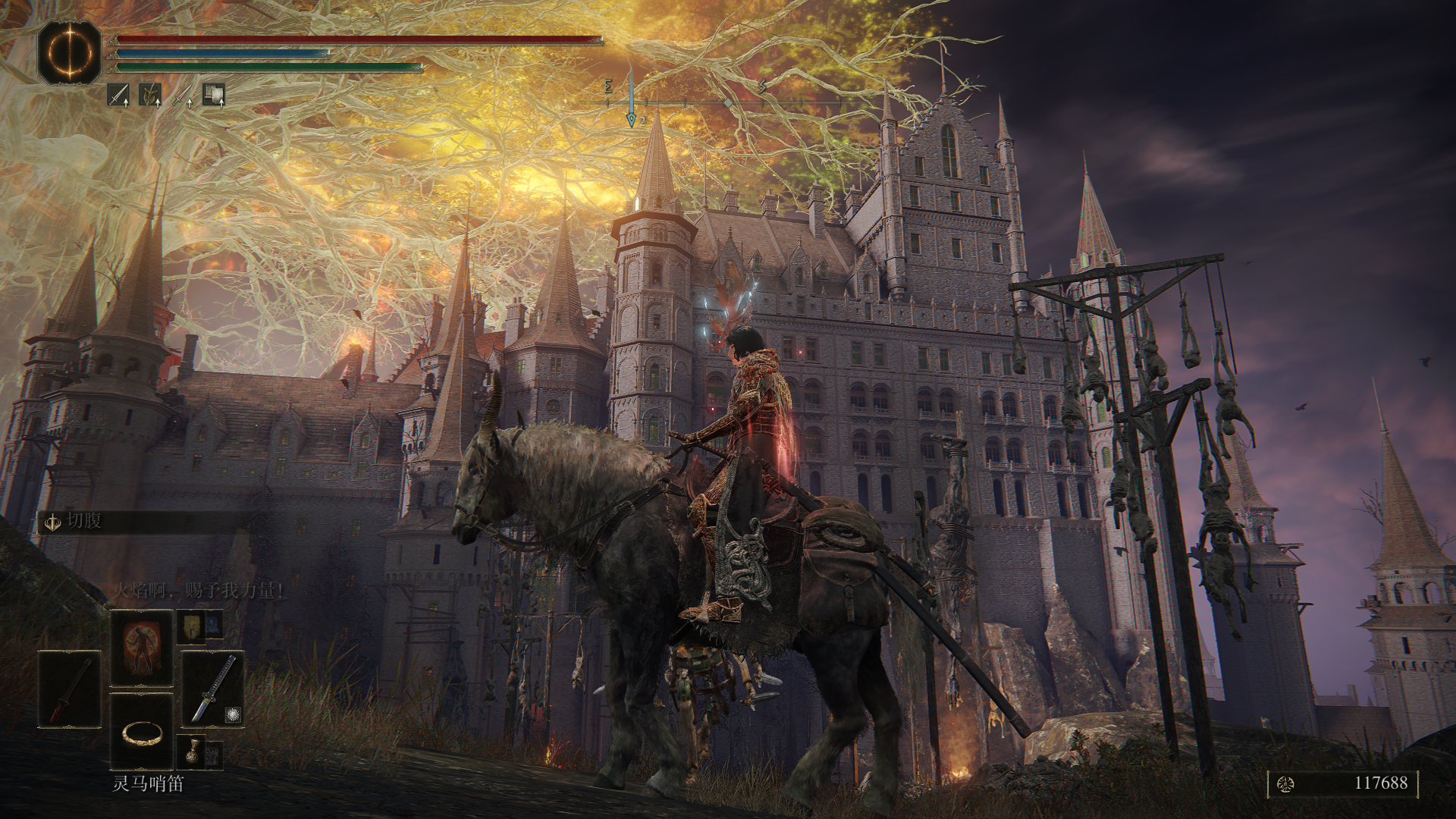Select the ornate bottle pouch item
Viewport: 1456px width, 819px height.
[x=190, y=752]
